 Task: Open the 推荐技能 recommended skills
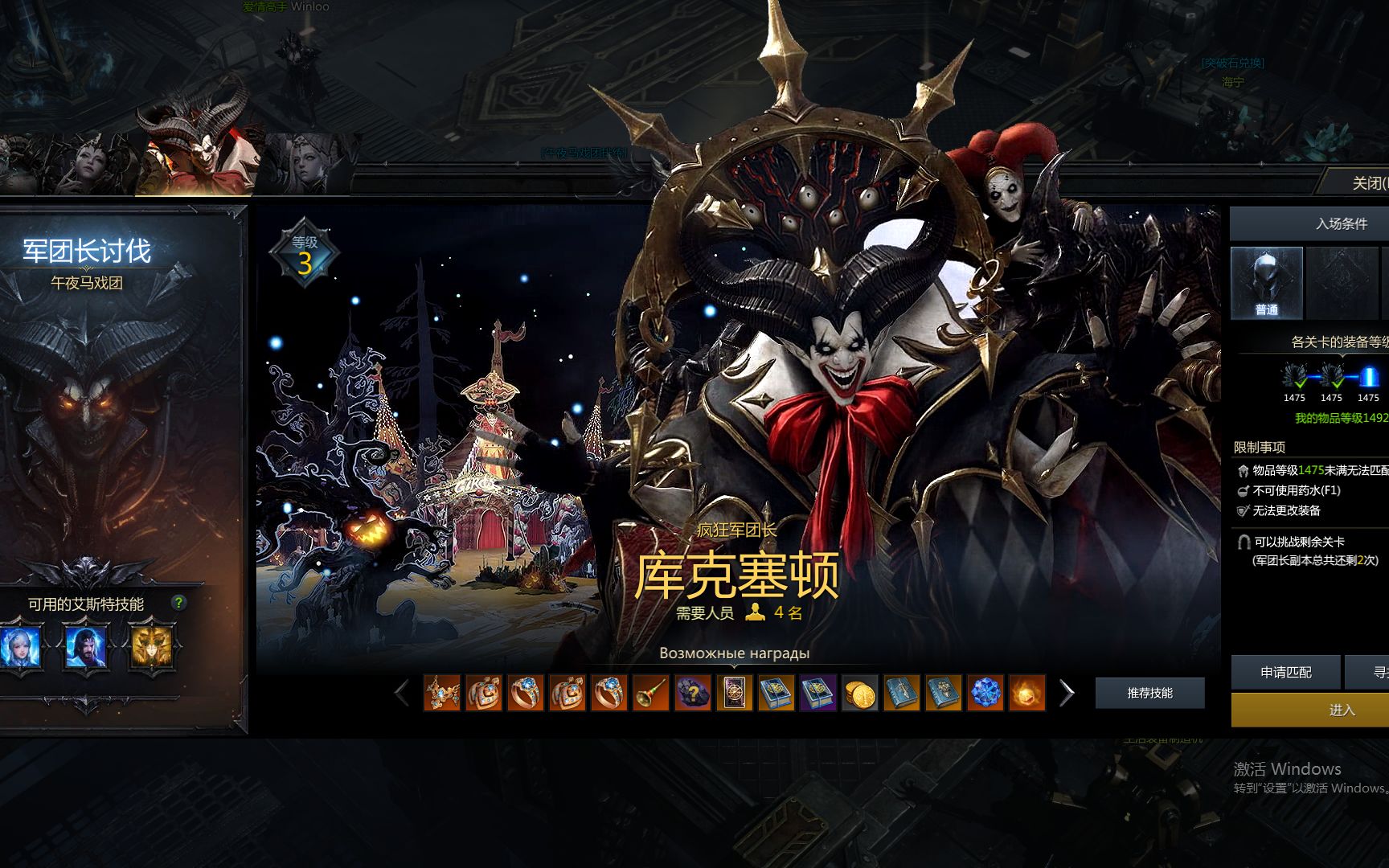click(1149, 693)
